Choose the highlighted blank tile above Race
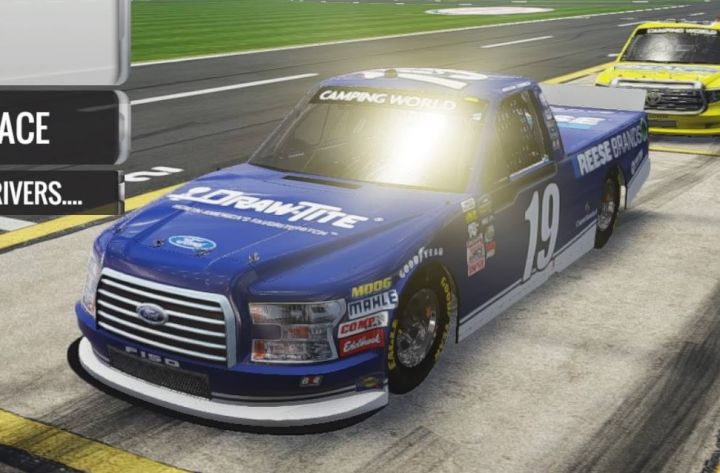 click(60, 40)
